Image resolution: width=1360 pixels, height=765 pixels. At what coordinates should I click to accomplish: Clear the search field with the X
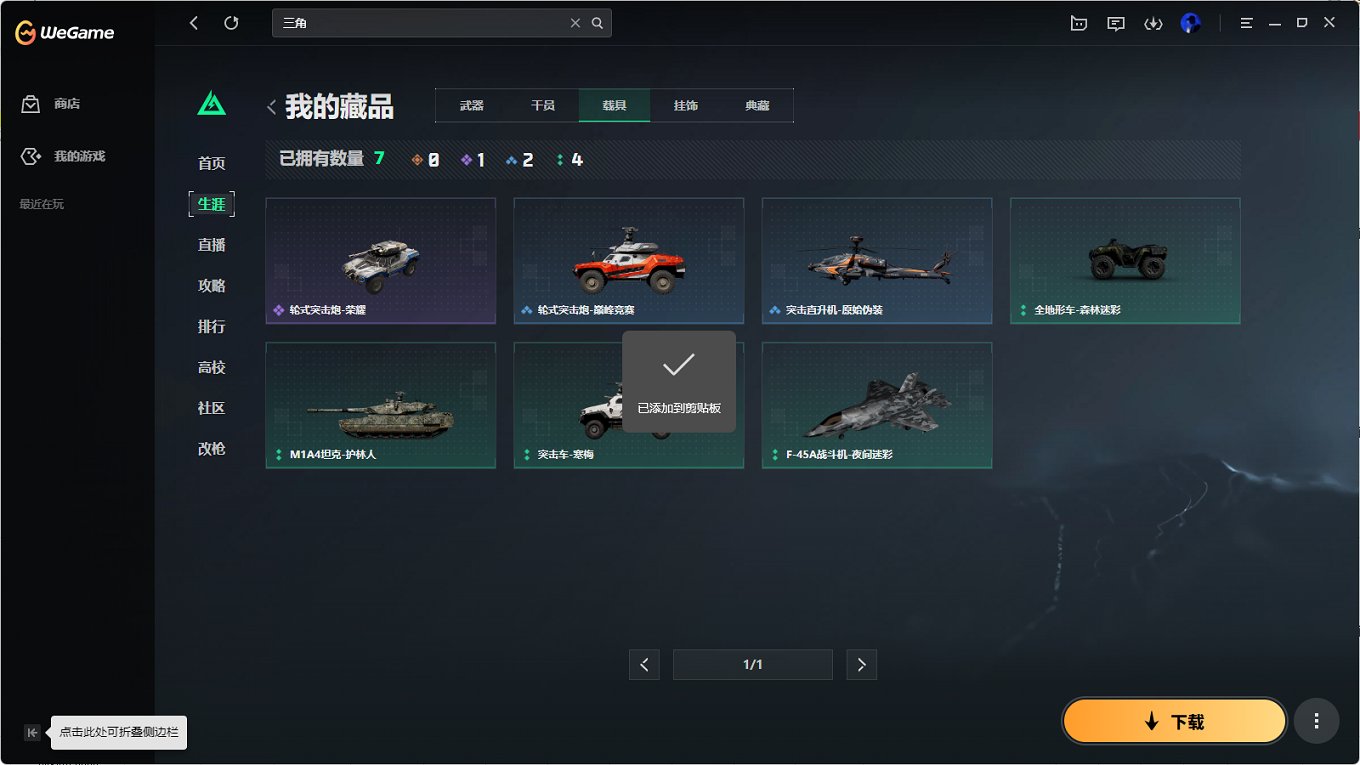[576, 22]
